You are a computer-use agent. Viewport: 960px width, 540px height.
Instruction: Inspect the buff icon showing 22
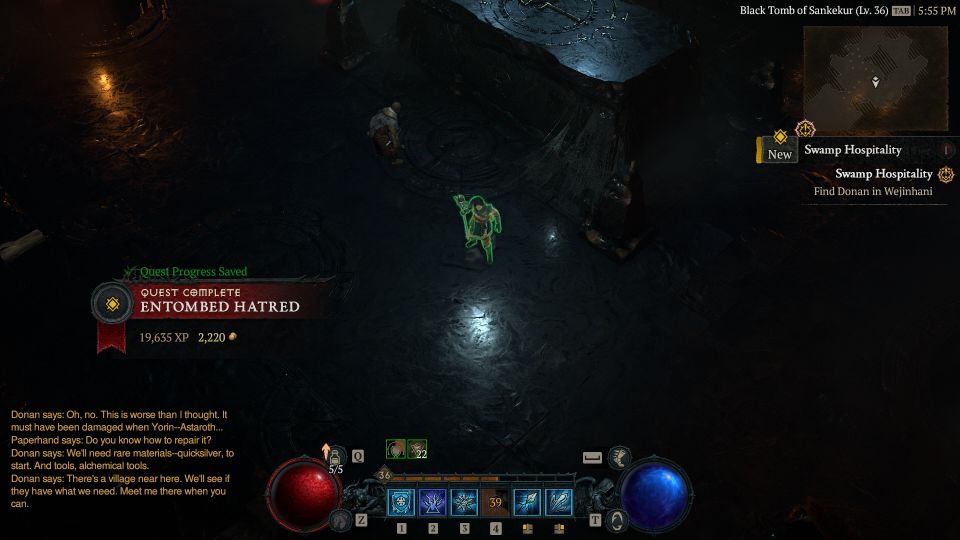(416, 447)
